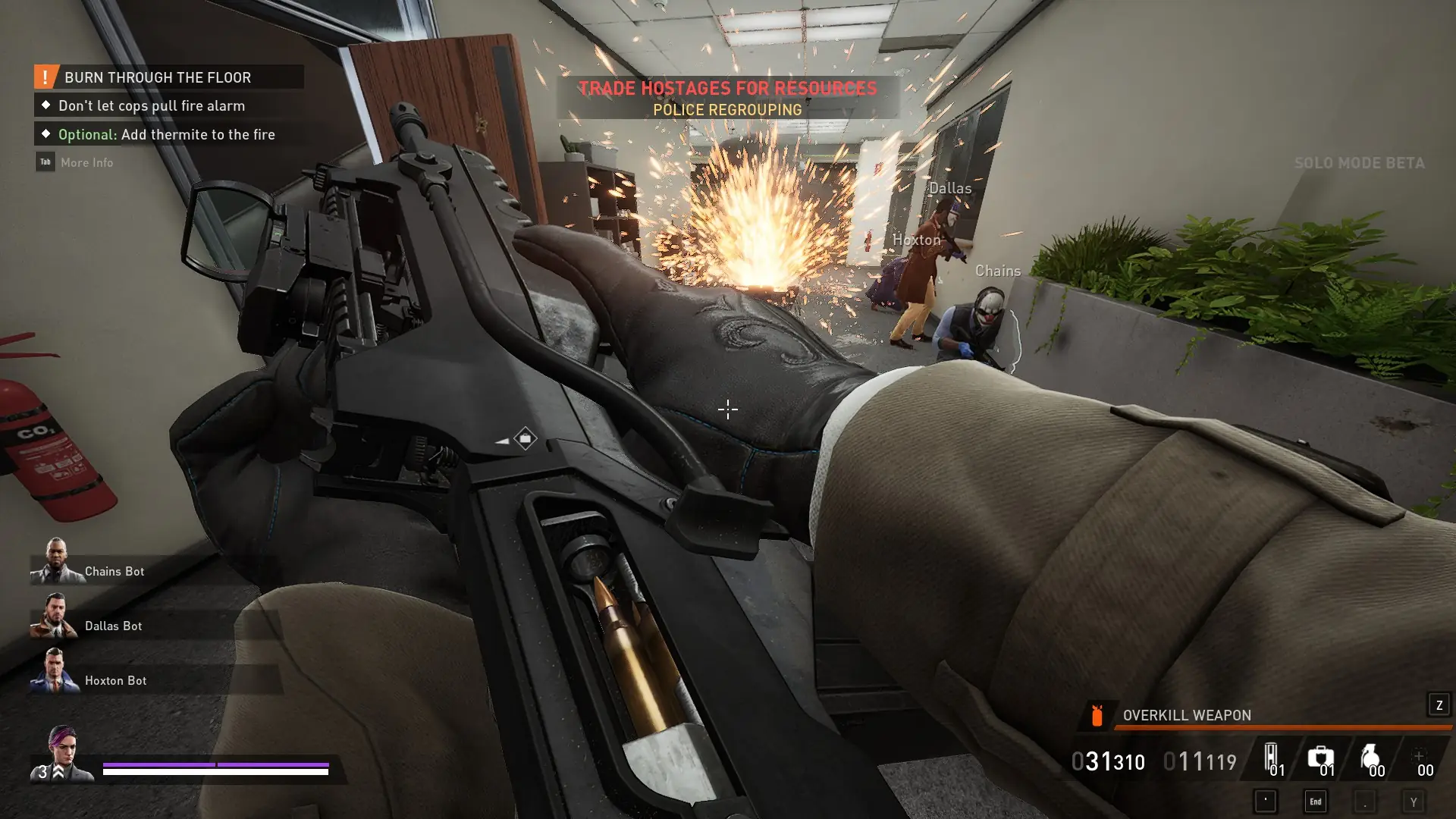Viewport: 1456px width, 819px height.
Task: Click the 'Don't let cops pull fire alarm' objective
Action: (x=151, y=106)
